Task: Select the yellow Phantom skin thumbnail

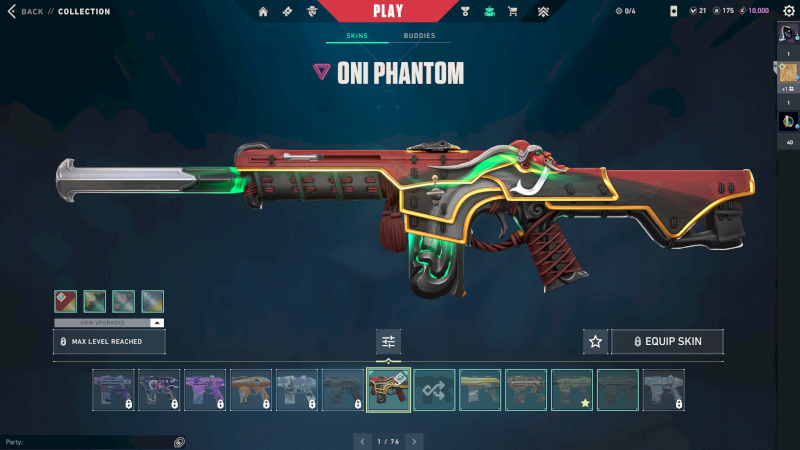Action: click(x=480, y=390)
